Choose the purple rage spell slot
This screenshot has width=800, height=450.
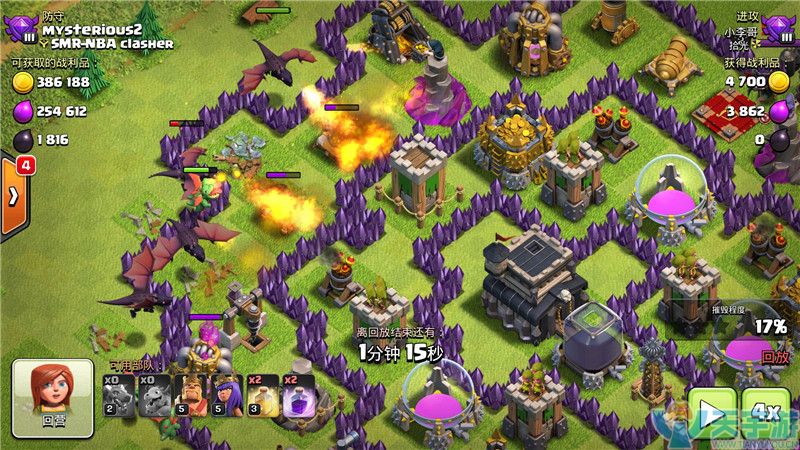[299, 394]
